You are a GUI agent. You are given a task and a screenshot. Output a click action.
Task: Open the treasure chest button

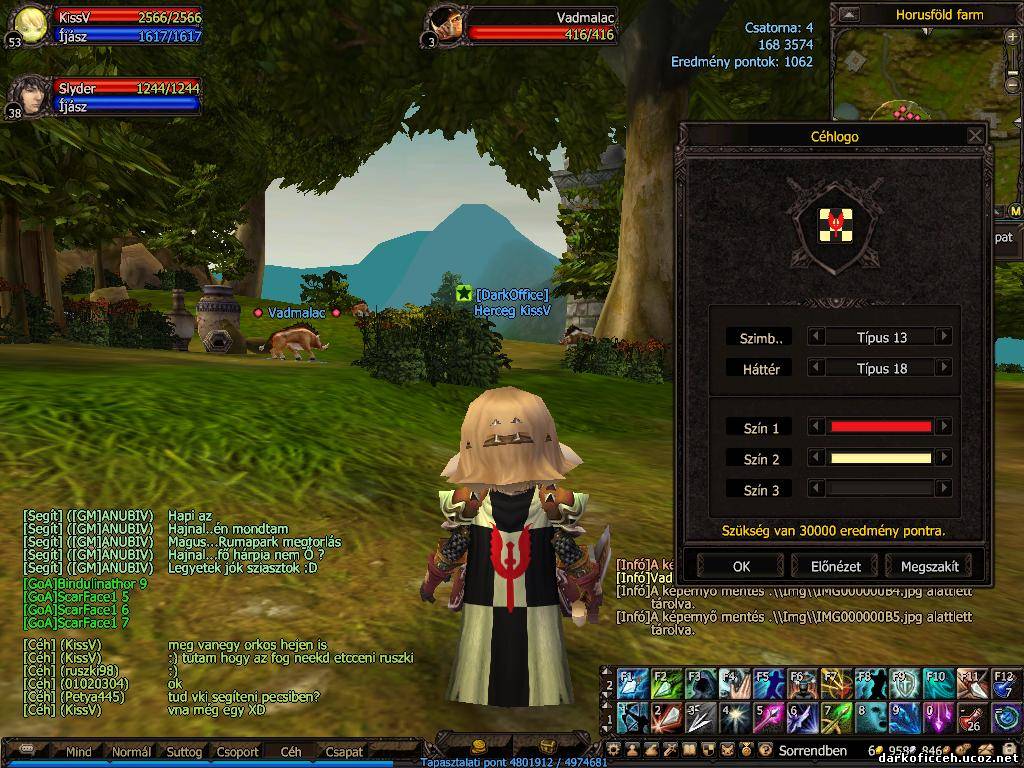[547, 747]
